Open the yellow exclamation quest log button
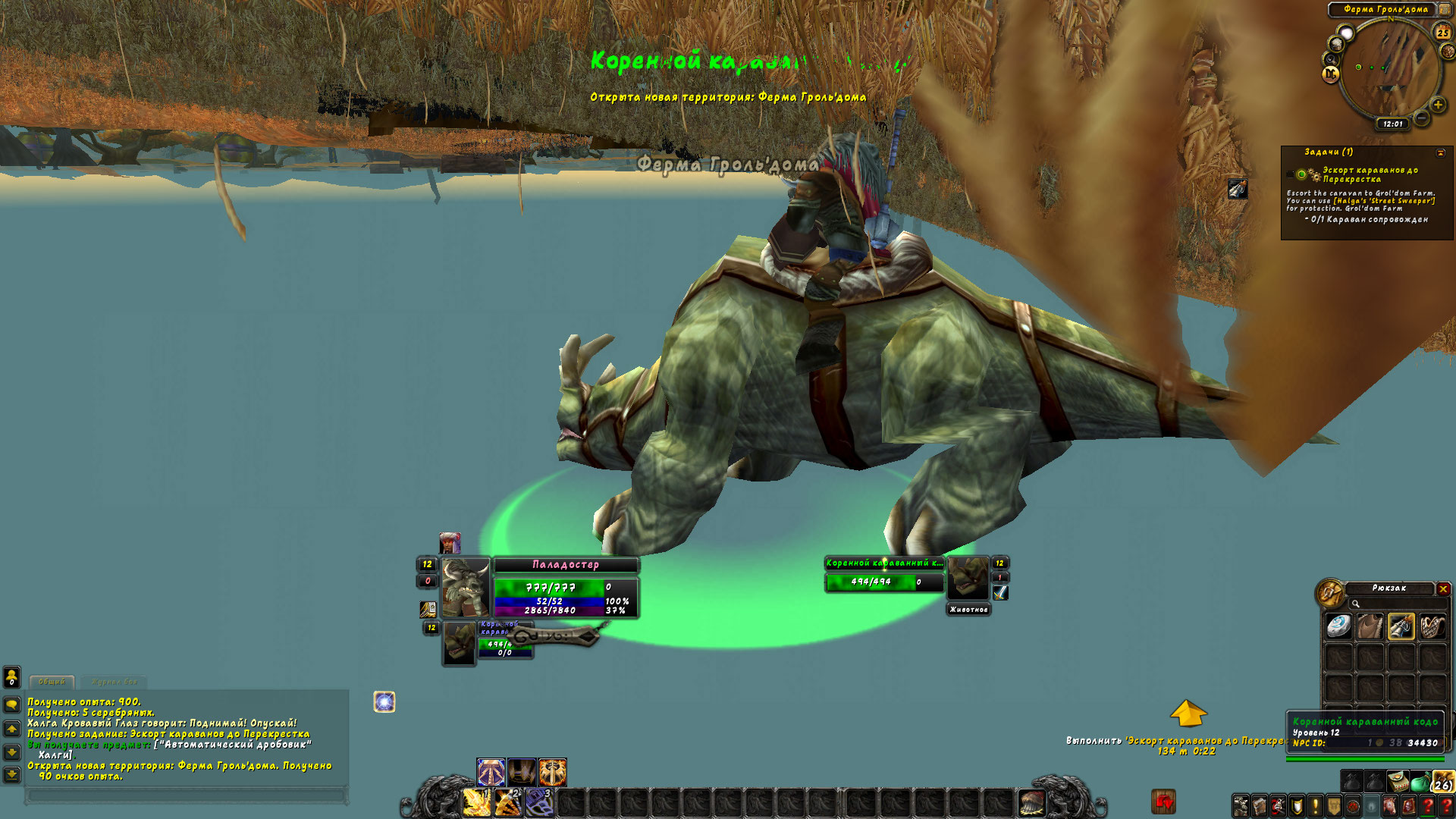This screenshot has width=1456, height=819. 1315,805
